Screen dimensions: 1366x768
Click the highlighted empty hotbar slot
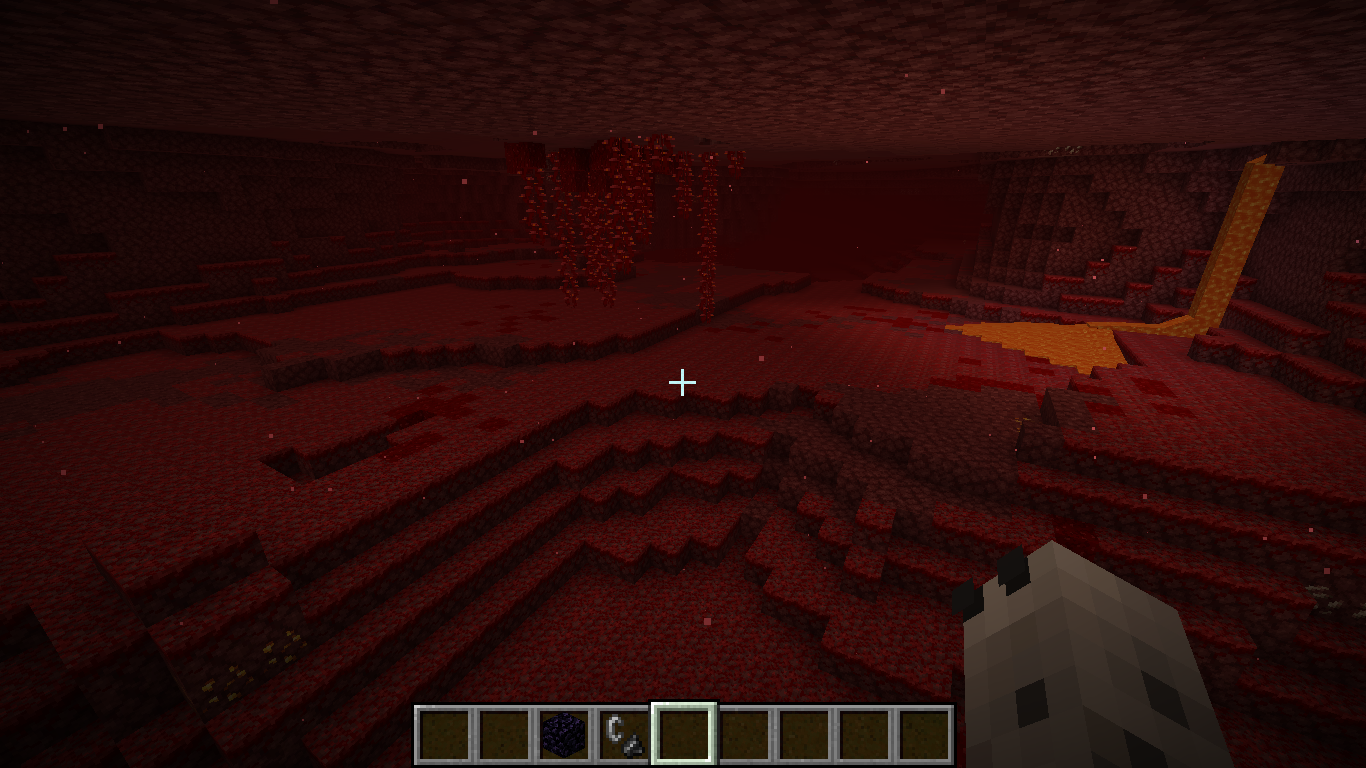coord(684,735)
